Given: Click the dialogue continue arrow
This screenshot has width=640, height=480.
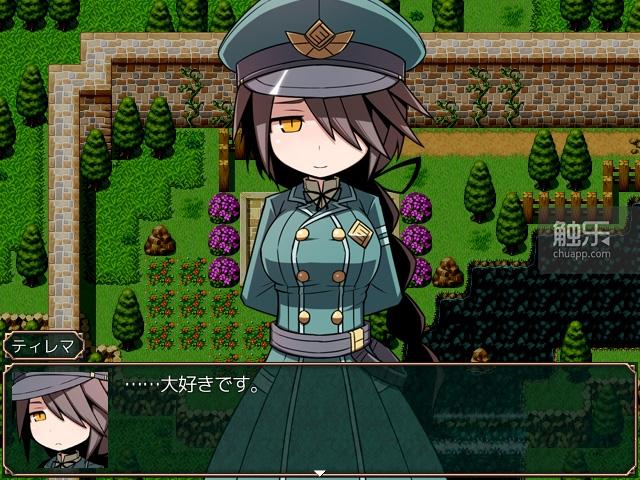Looking at the screenshot, I should pos(320,473).
